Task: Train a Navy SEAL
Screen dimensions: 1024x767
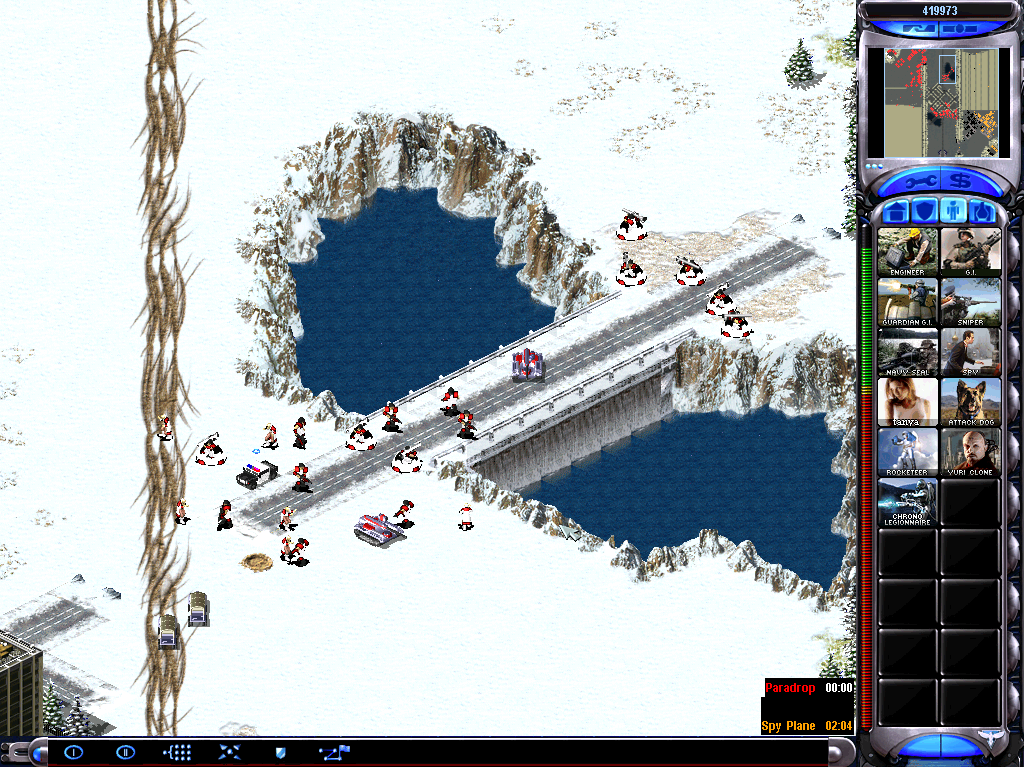Action: coord(908,351)
